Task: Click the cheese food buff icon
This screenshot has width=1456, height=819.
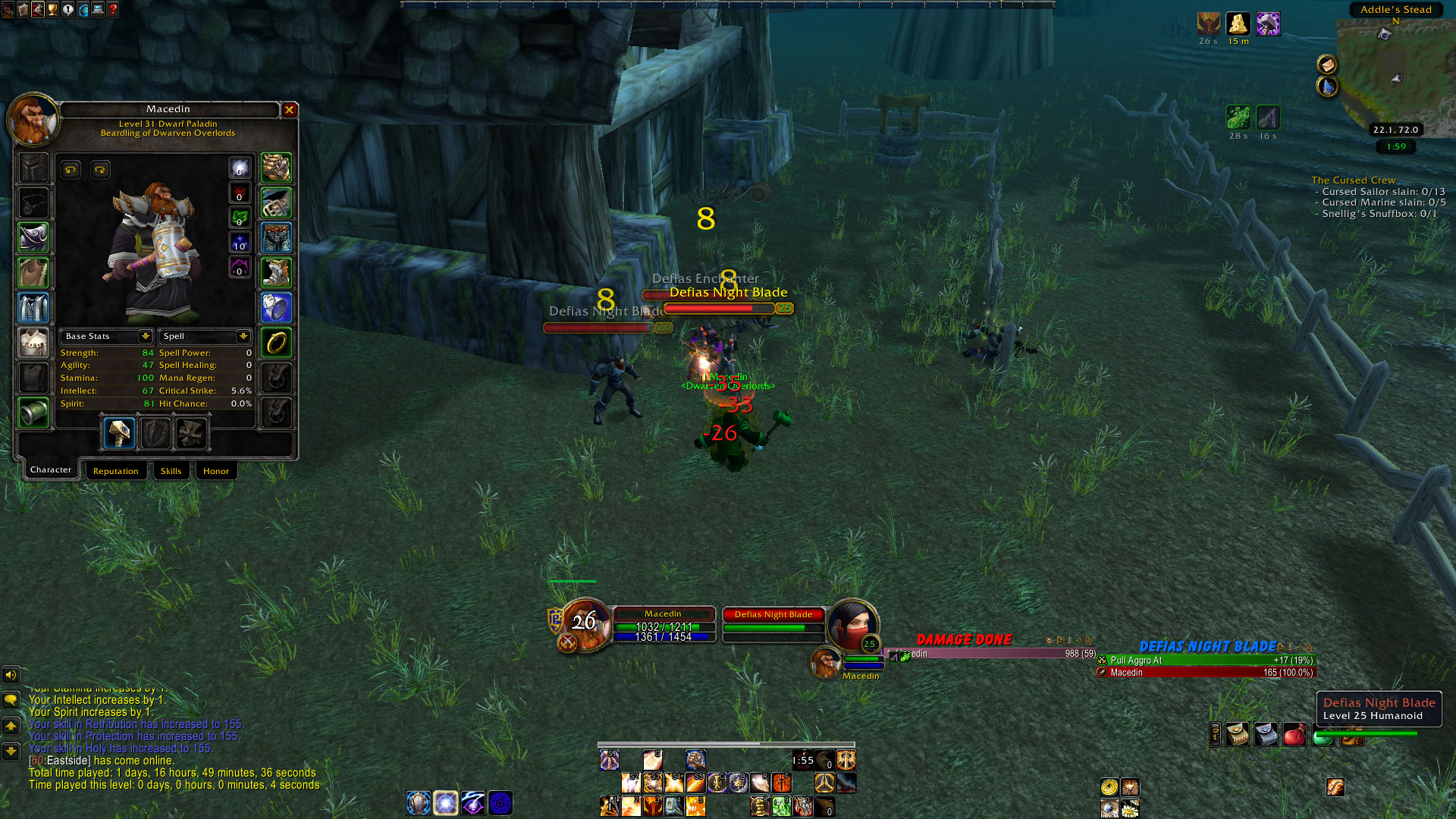Action: 1238,24
